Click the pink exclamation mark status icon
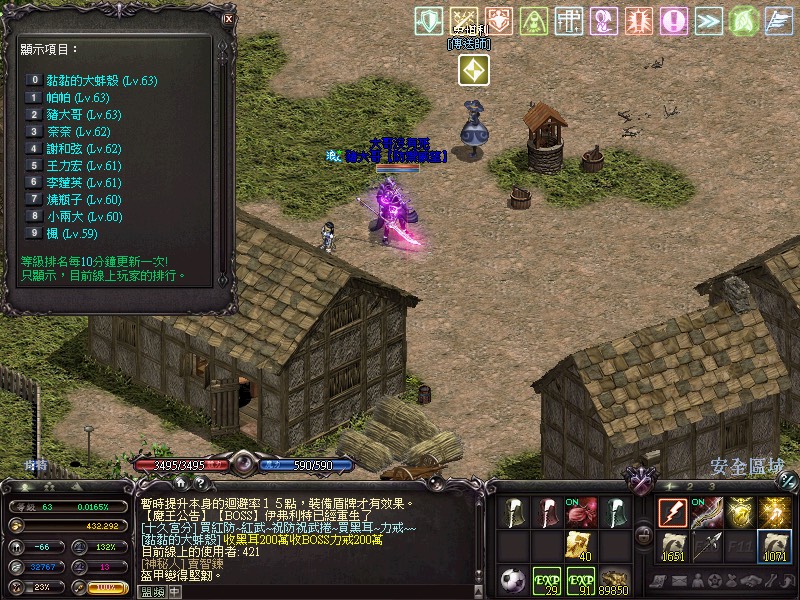Viewport: 800px width, 600px height. tap(675, 21)
